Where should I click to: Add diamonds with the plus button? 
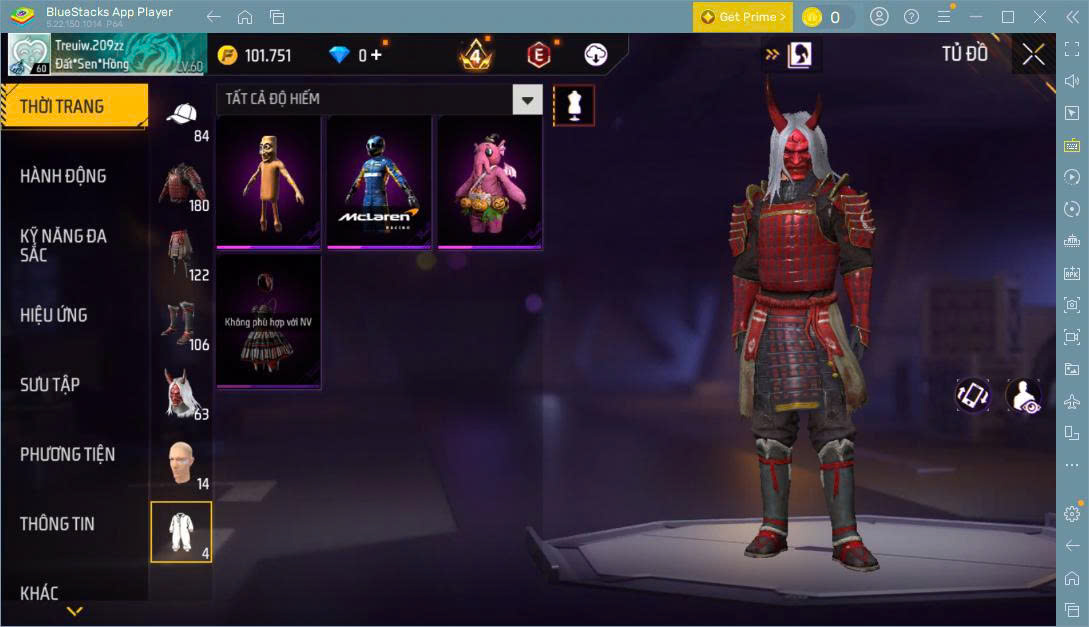click(x=376, y=55)
